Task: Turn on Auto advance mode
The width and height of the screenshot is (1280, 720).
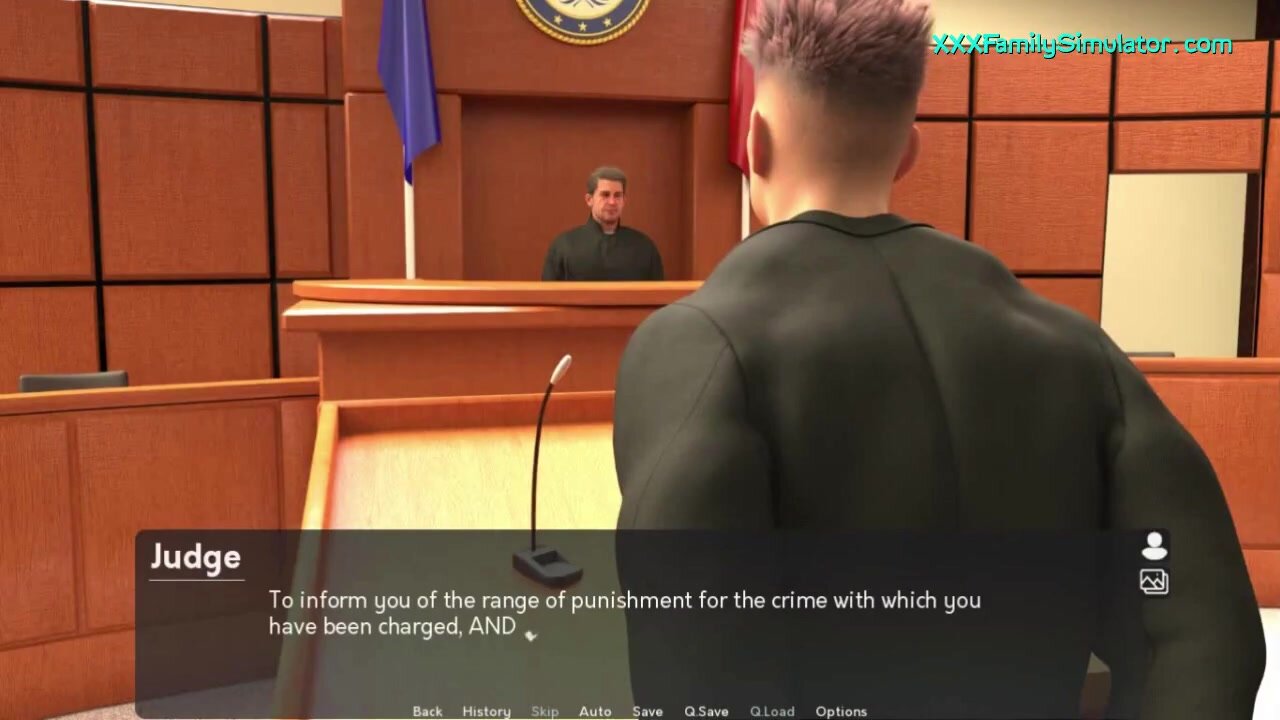Action: click(595, 711)
